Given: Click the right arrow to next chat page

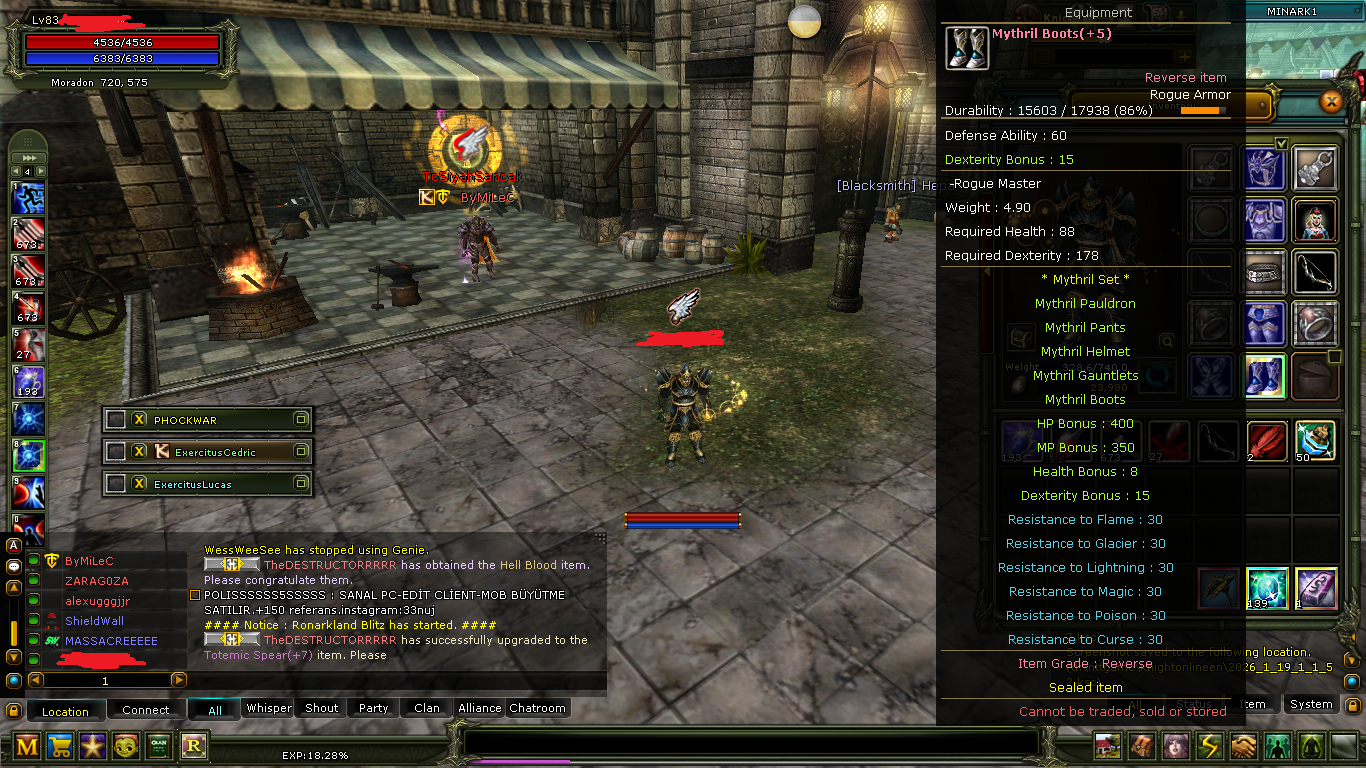Looking at the screenshot, I should tap(177, 679).
